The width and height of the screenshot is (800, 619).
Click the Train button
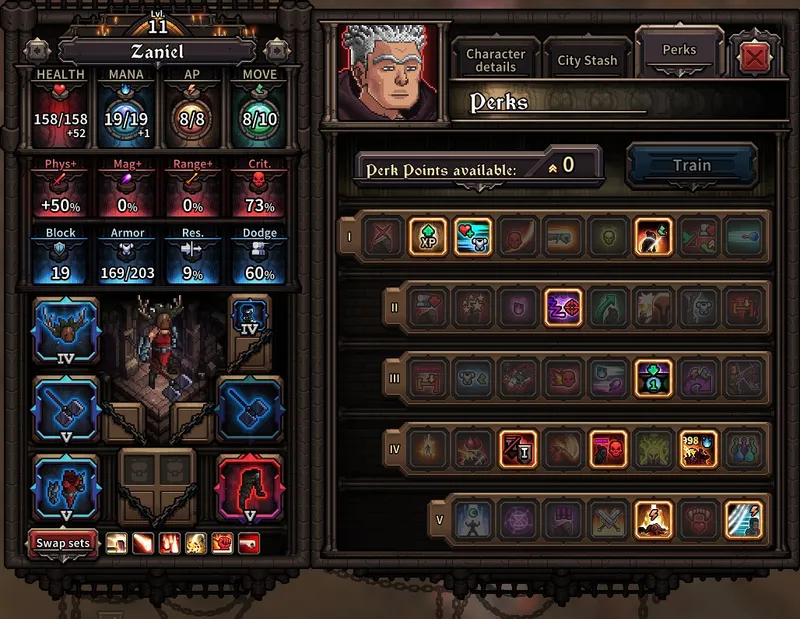[691, 165]
